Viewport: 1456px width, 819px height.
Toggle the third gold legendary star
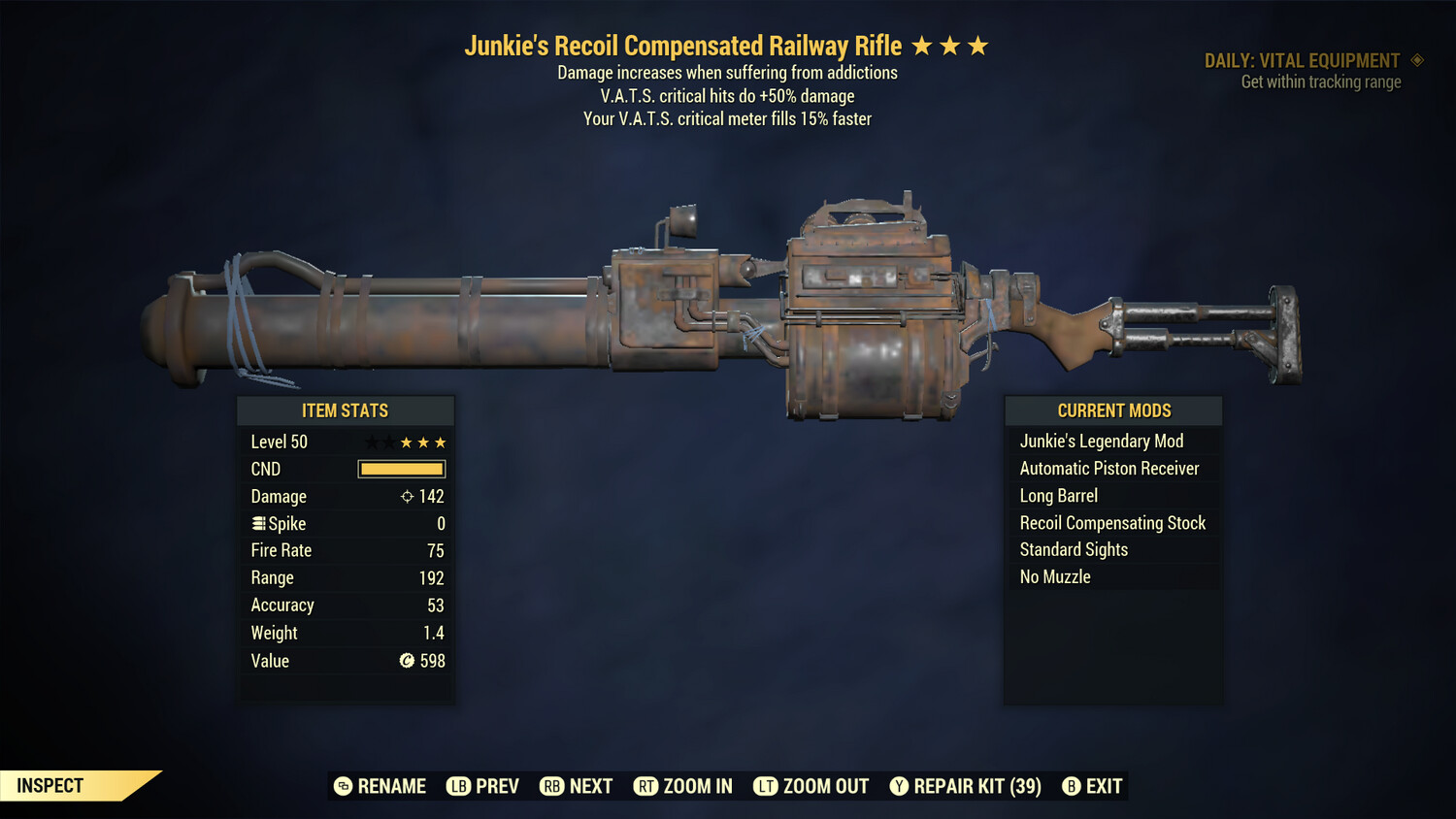tap(977, 44)
